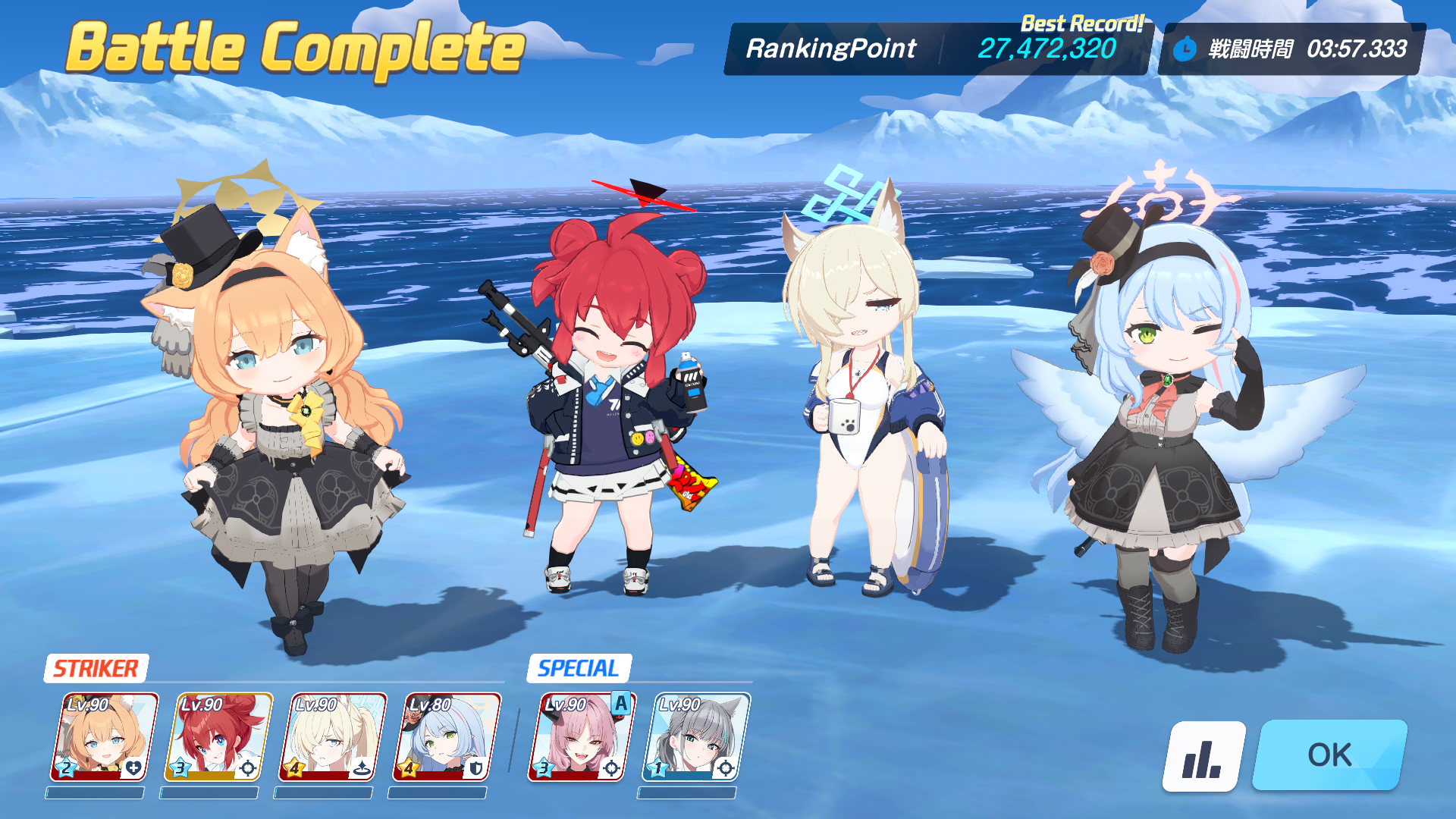This screenshot has width=1456, height=819.
Task: Pick the Lv.80 blue-haired striker portrait
Action: pyautogui.click(x=447, y=737)
